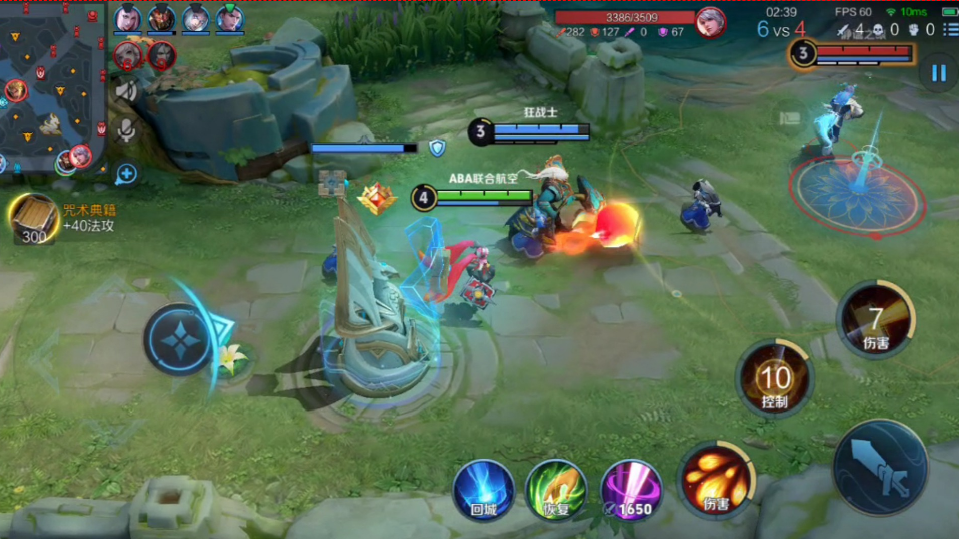Select the green-marked teammate portrait

[230, 19]
